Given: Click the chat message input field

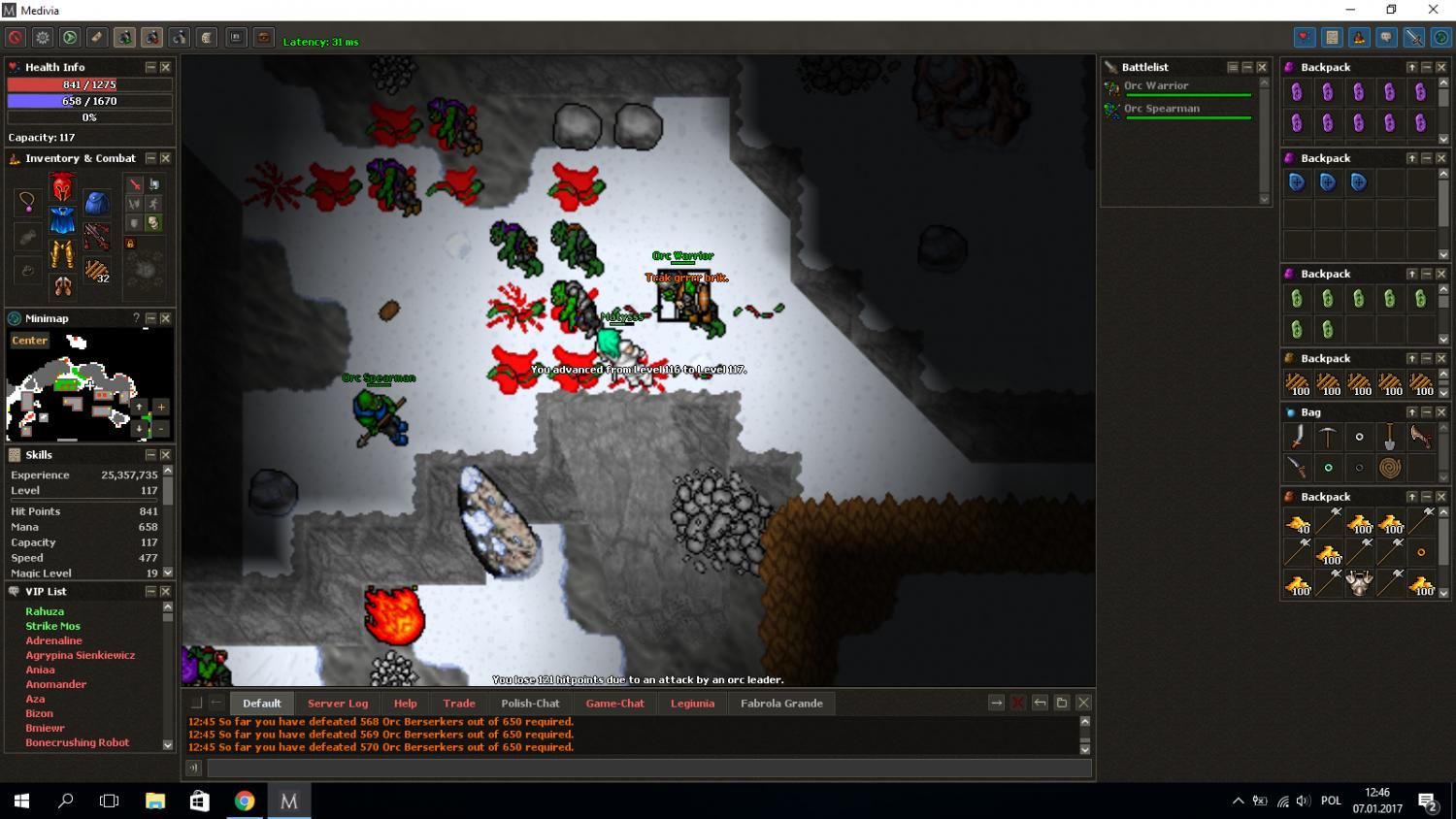Looking at the screenshot, I should (x=648, y=769).
